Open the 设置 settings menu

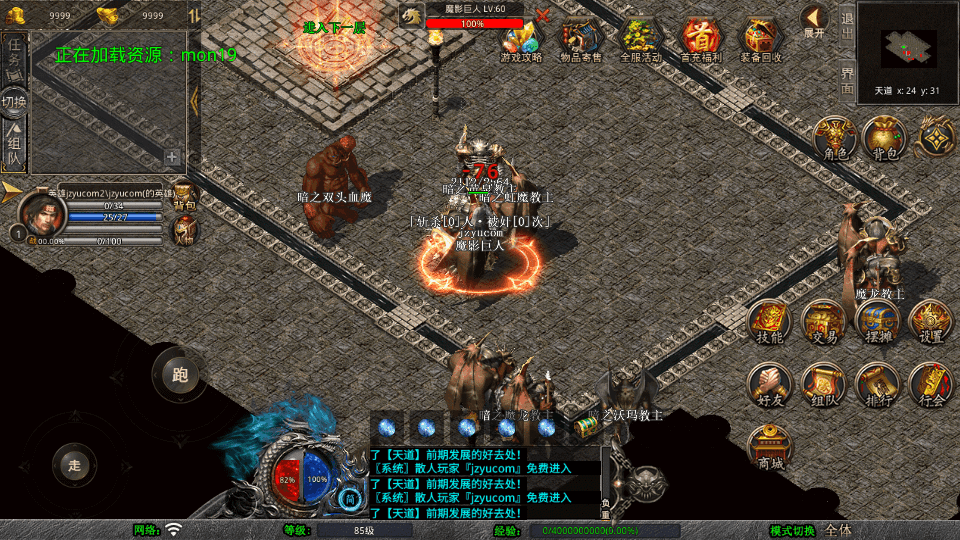coord(930,322)
